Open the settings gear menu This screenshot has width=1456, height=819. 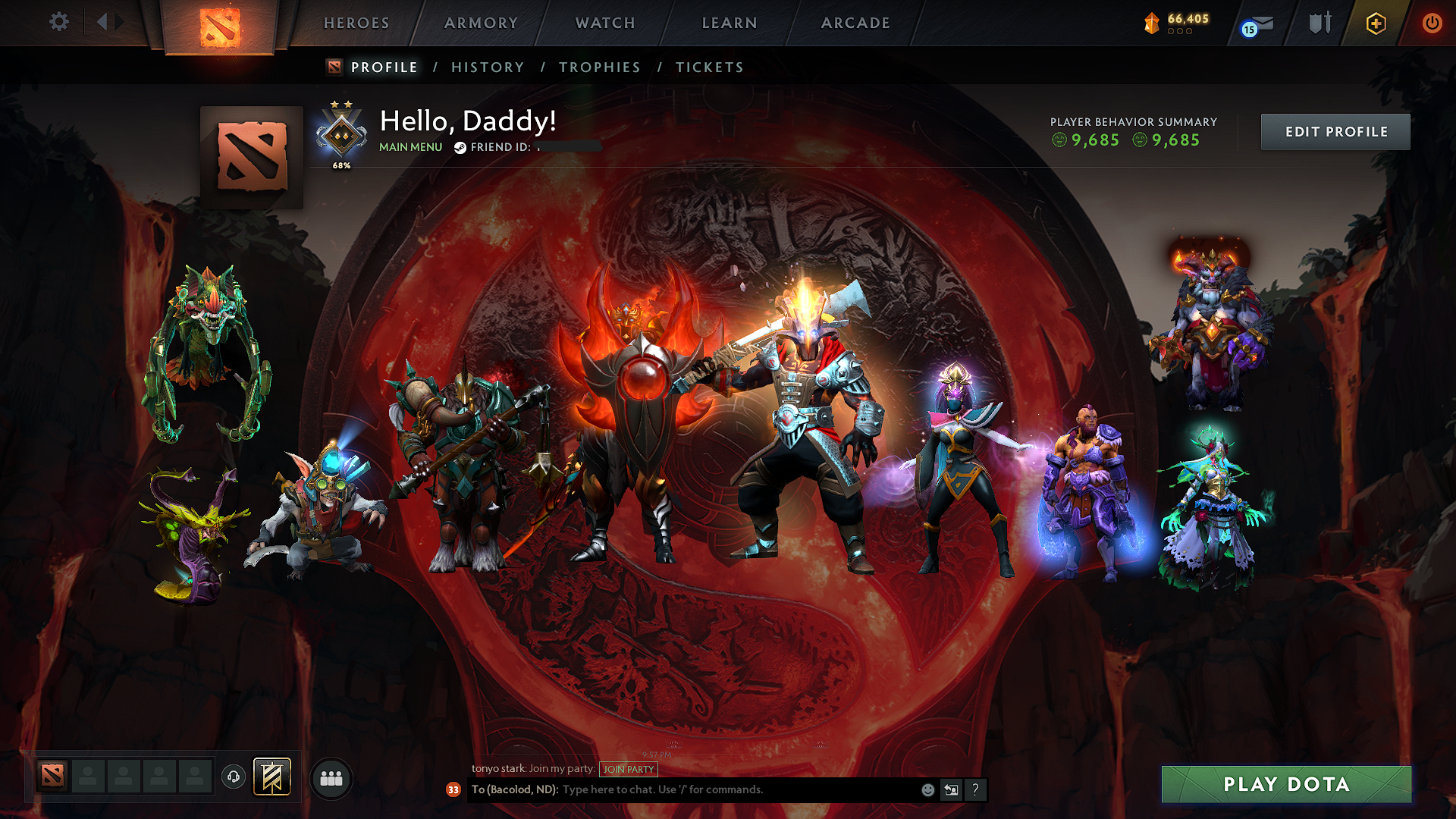pyautogui.click(x=59, y=23)
